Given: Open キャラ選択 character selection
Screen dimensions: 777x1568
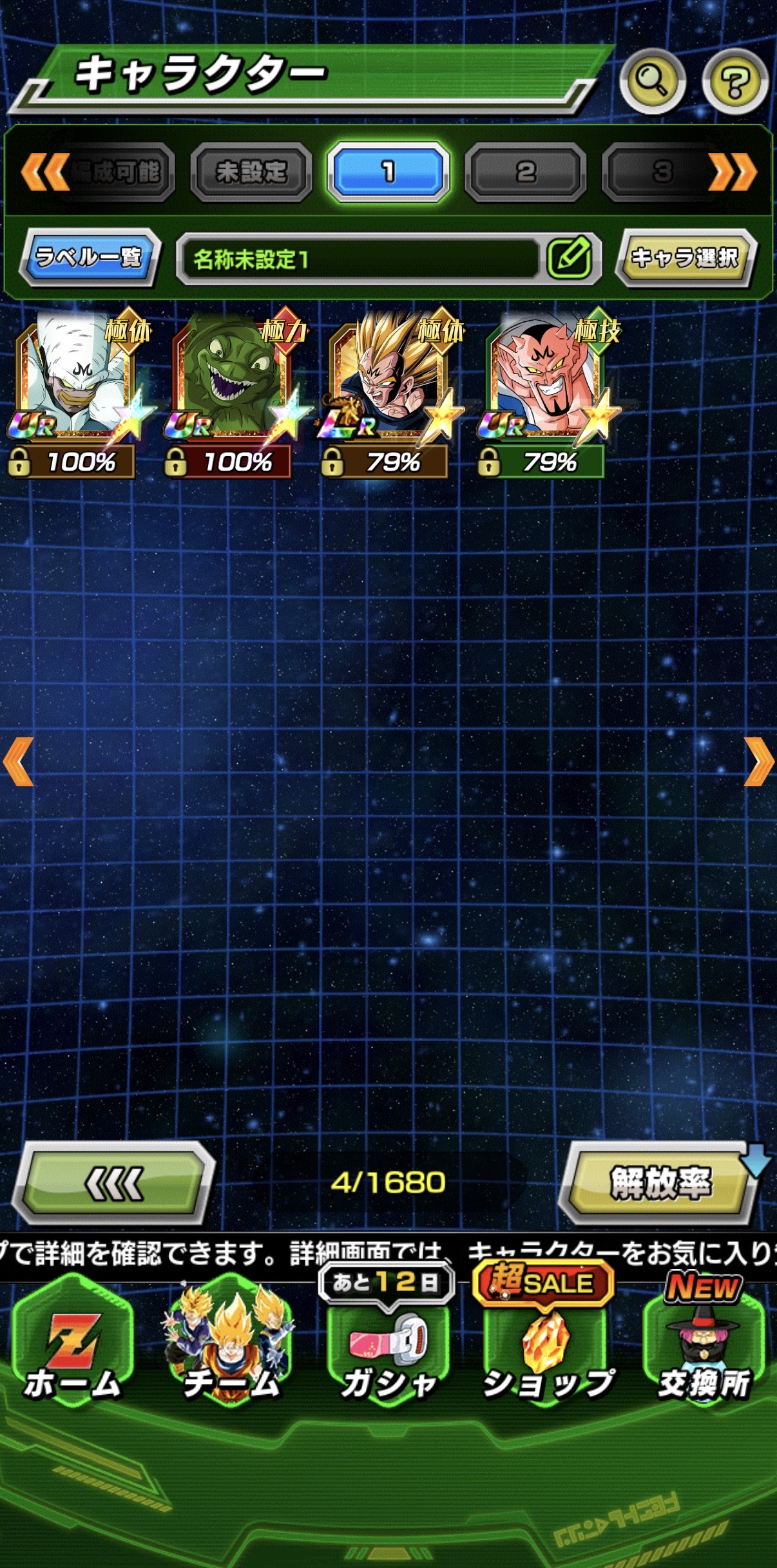Looking at the screenshot, I should click(685, 258).
